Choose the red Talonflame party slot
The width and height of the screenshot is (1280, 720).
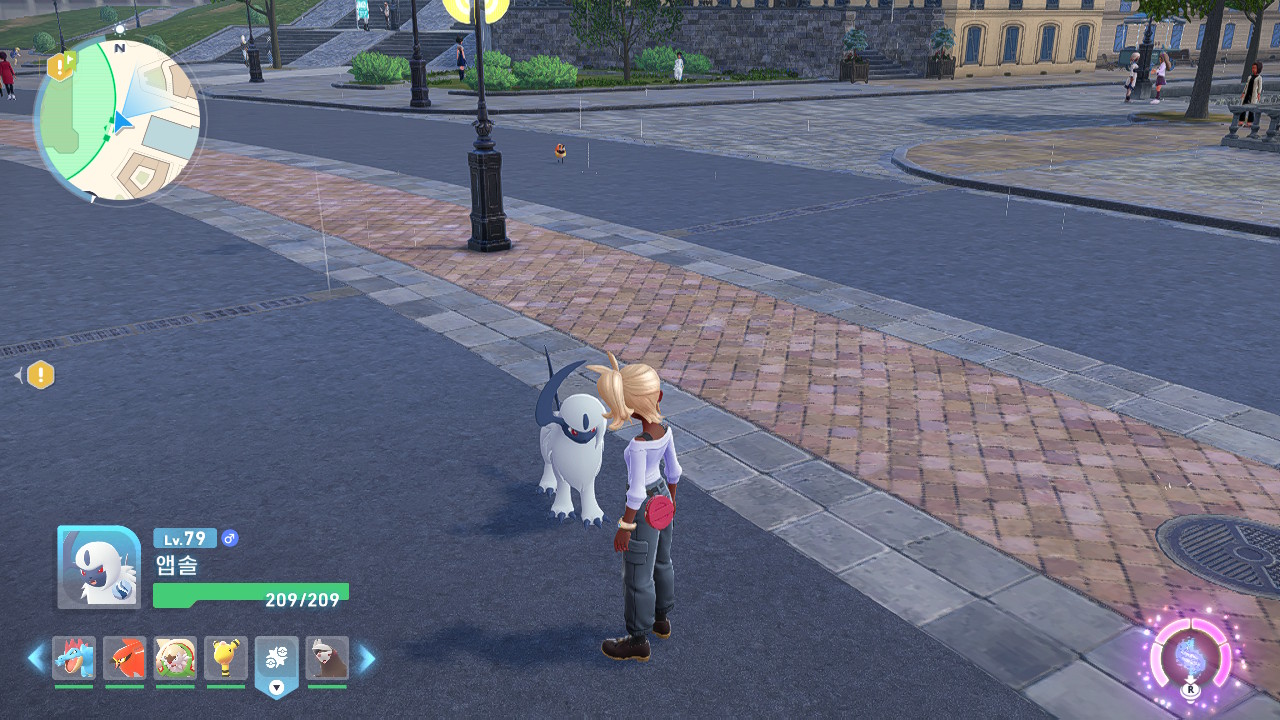coord(125,658)
